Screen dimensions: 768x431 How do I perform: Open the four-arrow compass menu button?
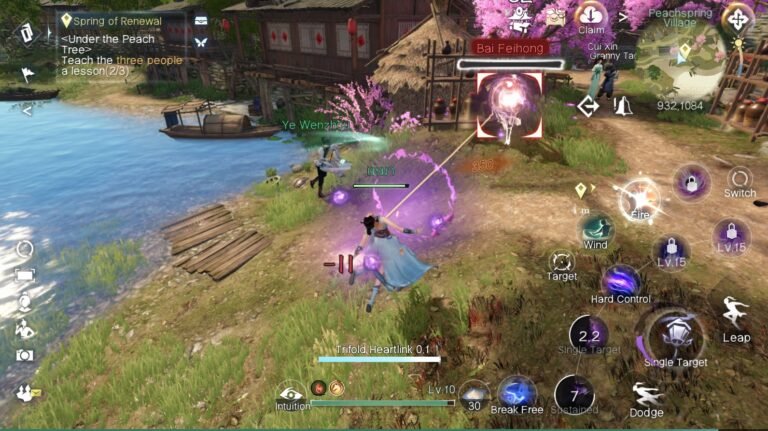738,18
